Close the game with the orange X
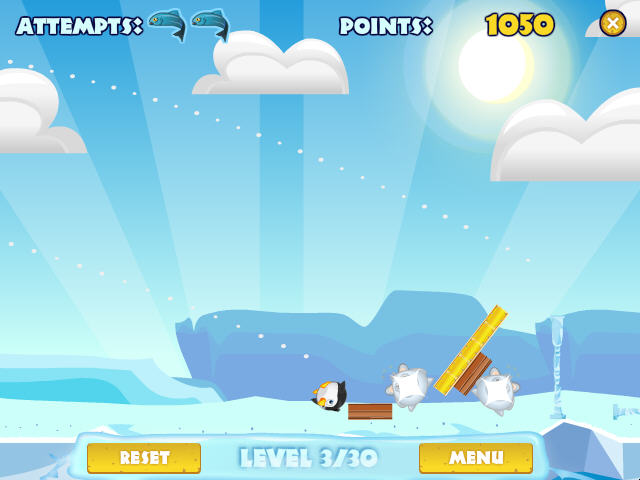 tap(613, 23)
